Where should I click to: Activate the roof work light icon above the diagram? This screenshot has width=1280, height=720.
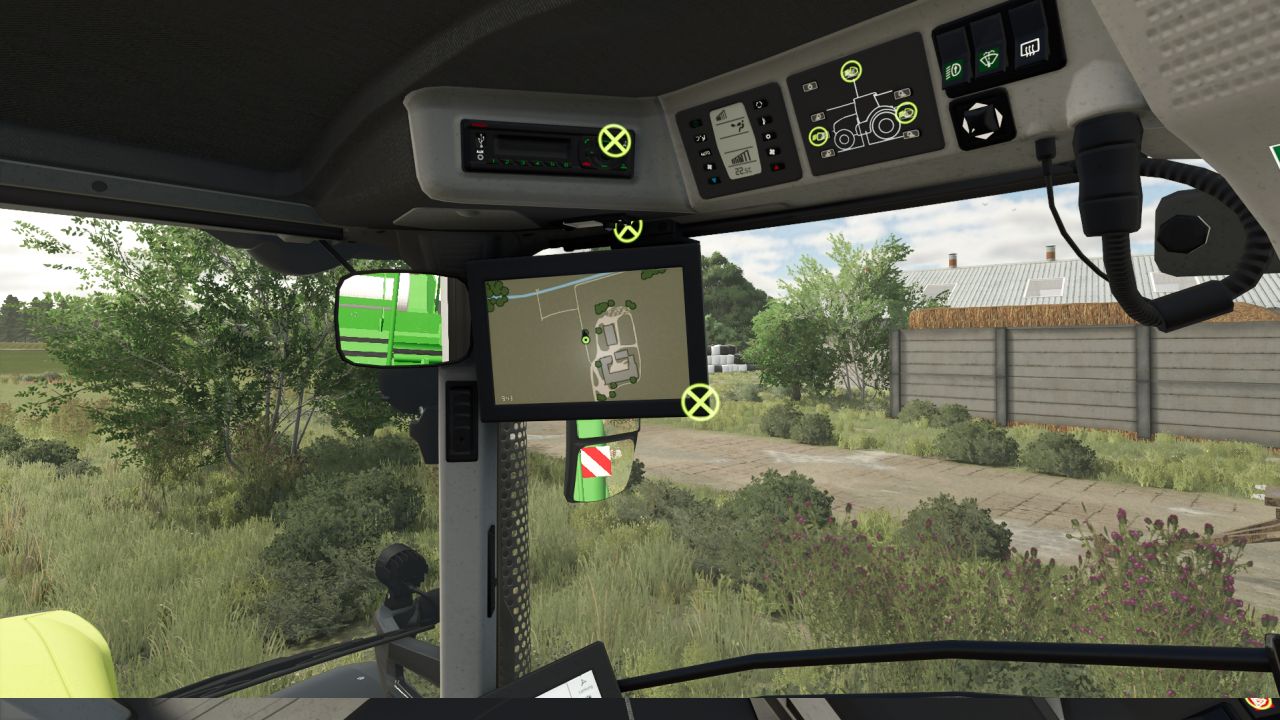(852, 72)
